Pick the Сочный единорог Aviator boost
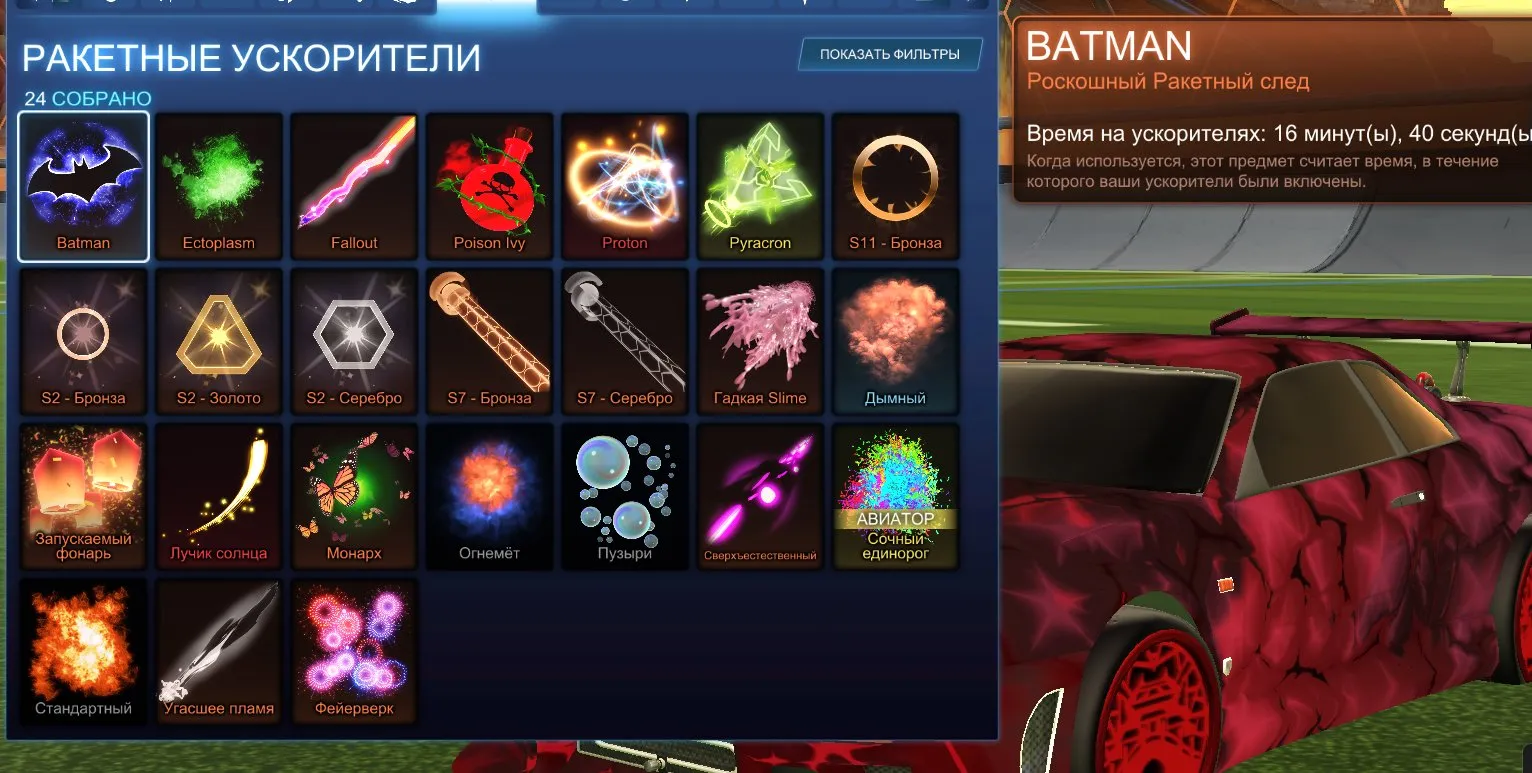 click(895, 496)
